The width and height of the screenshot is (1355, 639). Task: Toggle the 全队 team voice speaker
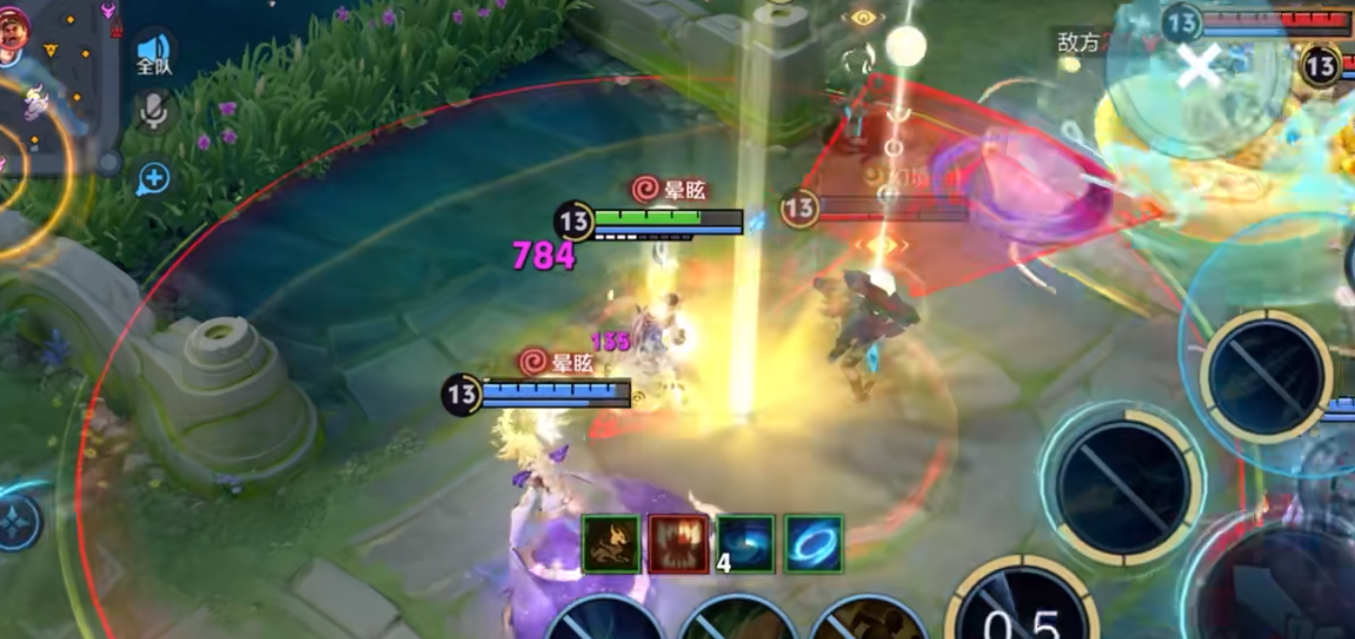click(154, 52)
